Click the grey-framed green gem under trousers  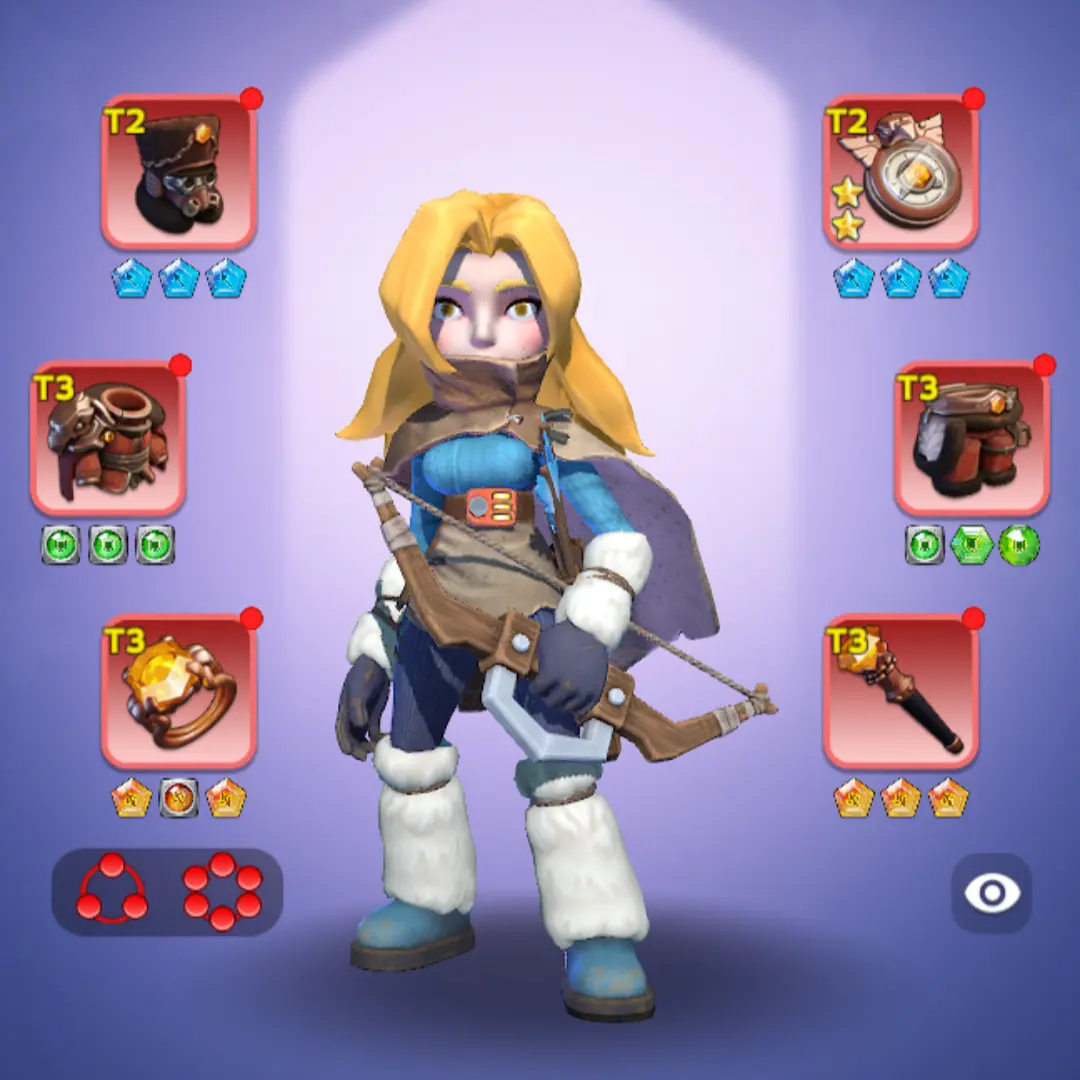(925, 545)
